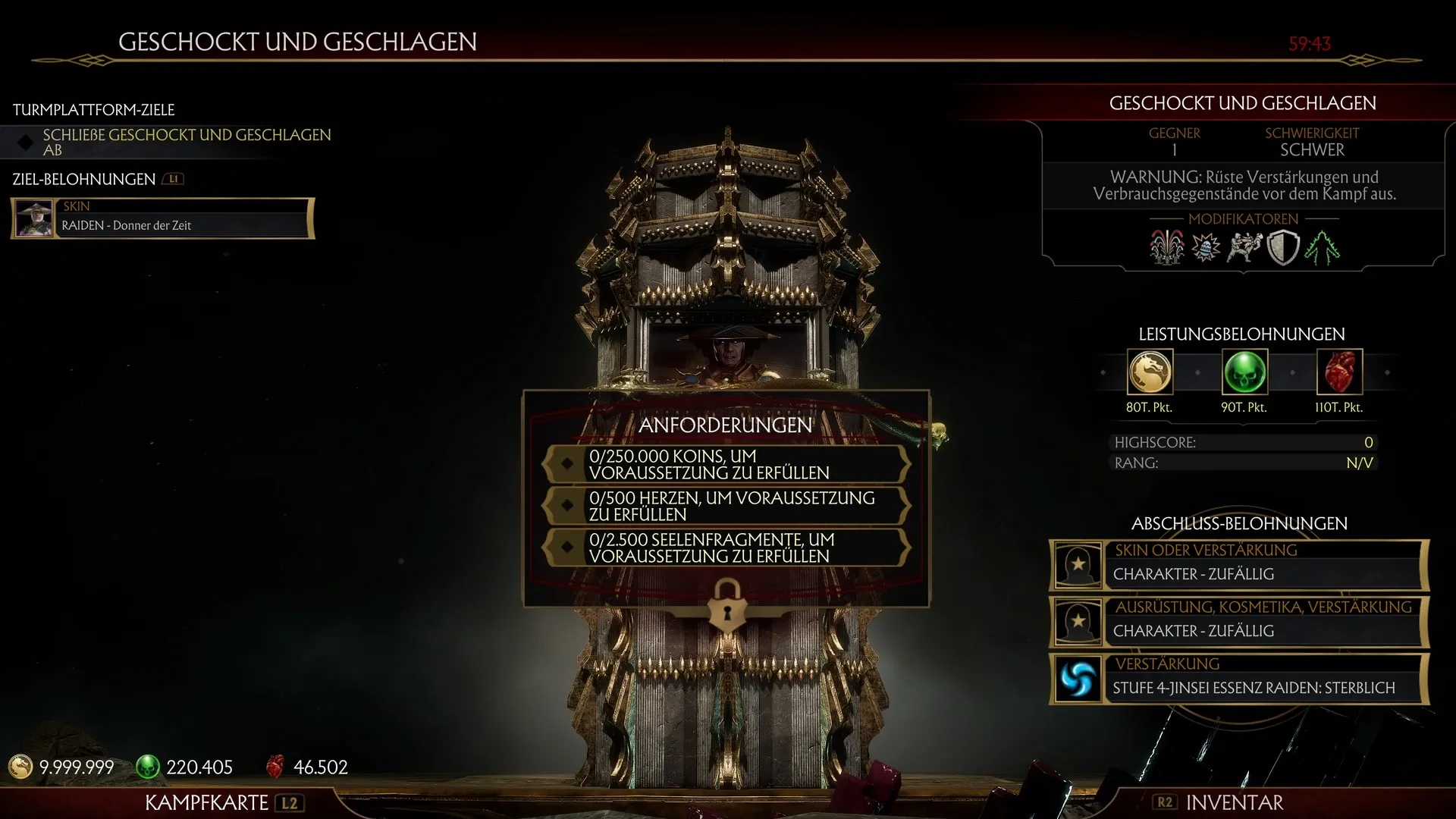Click the padlock on the tower

pyautogui.click(x=726, y=605)
